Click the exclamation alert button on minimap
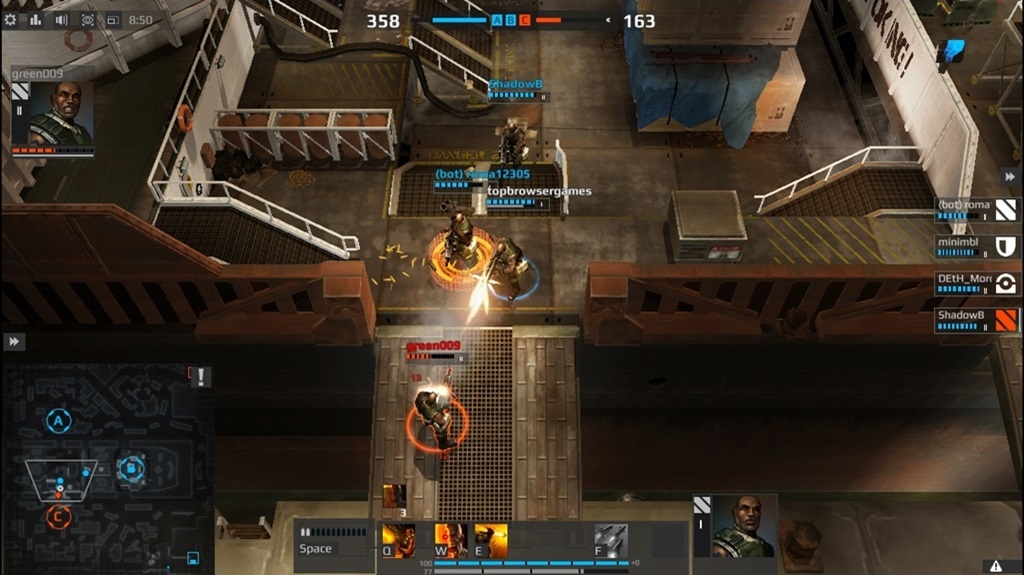The width and height of the screenshot is (1024, 575). pos(203,377)
